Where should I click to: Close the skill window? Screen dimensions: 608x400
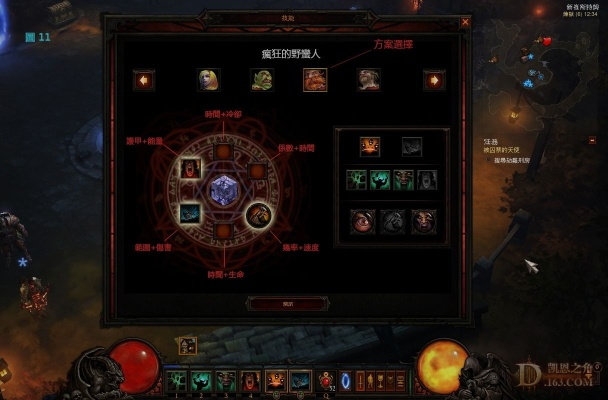pos(465,21)
